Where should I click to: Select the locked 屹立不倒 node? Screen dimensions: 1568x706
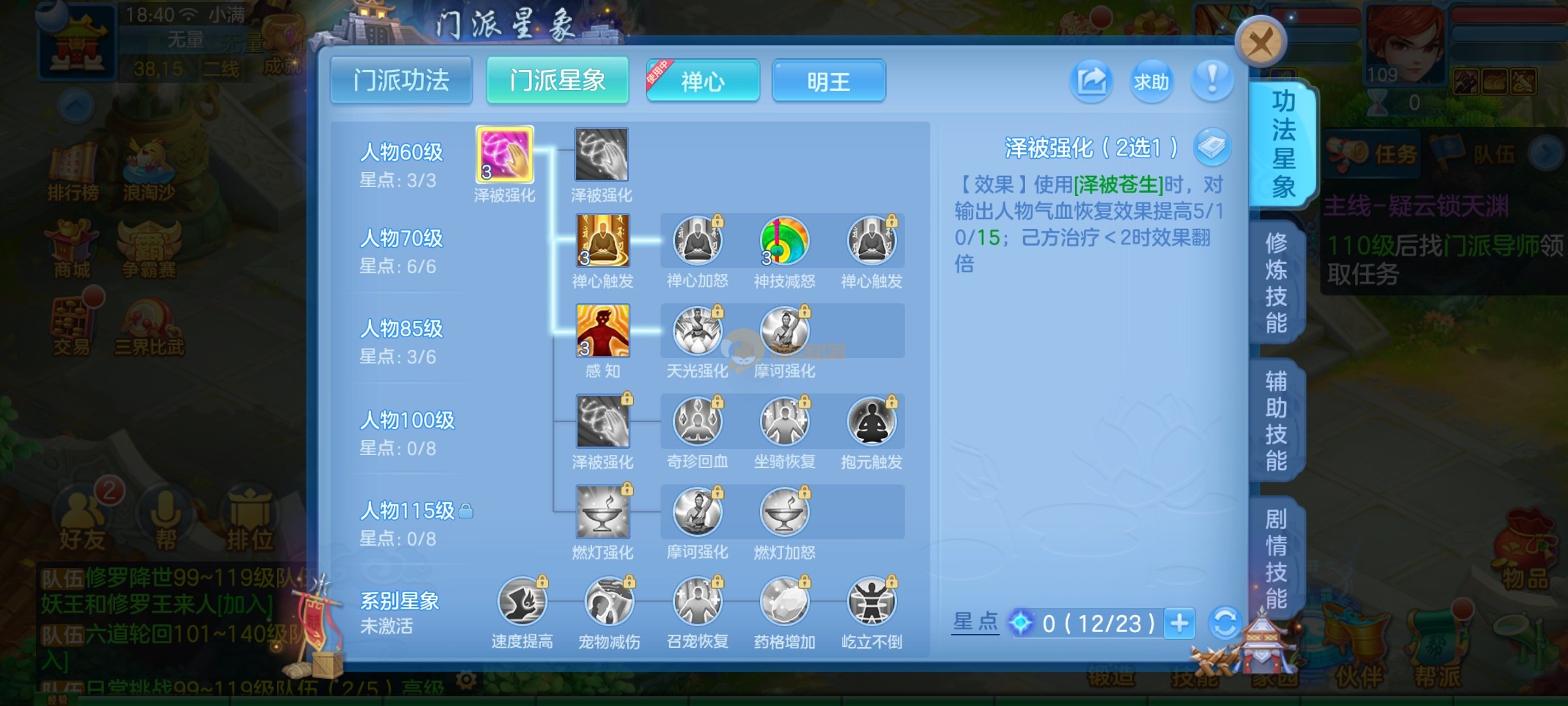872,601
